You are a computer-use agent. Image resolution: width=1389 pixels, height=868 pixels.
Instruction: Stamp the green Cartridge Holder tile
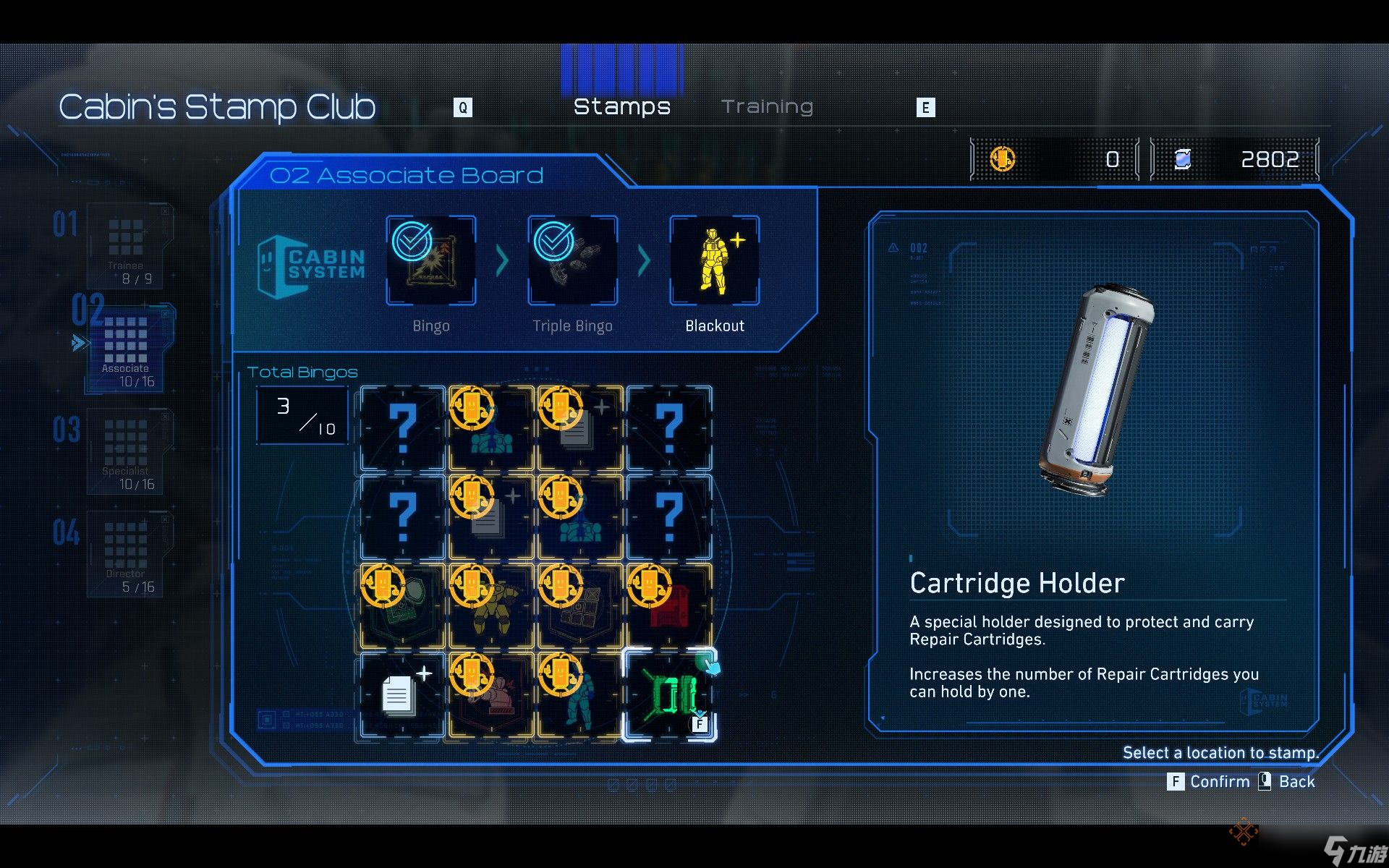pos(669,695)
